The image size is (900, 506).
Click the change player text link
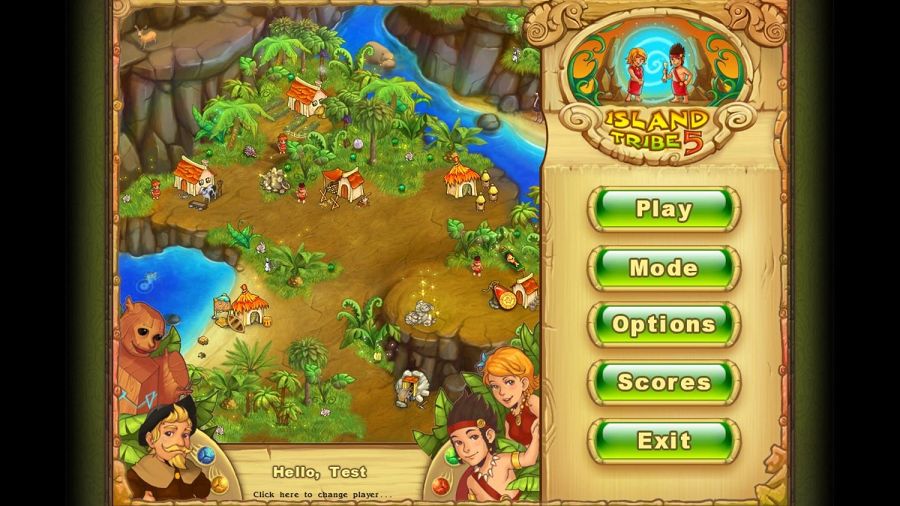pos(322,494)
